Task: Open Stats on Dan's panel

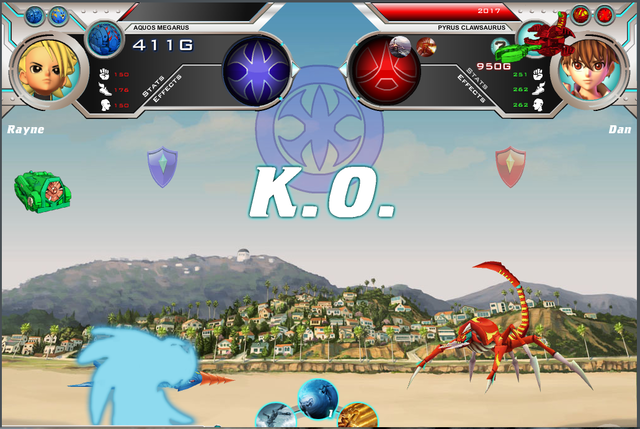Action: (480, 76)
